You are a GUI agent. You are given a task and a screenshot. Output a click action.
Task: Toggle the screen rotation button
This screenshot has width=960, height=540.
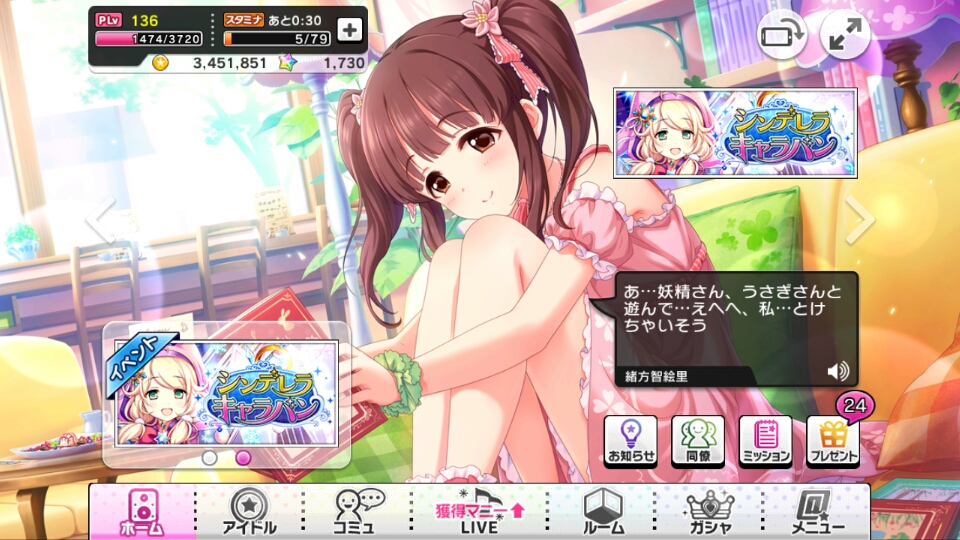[x=781, y=37]
